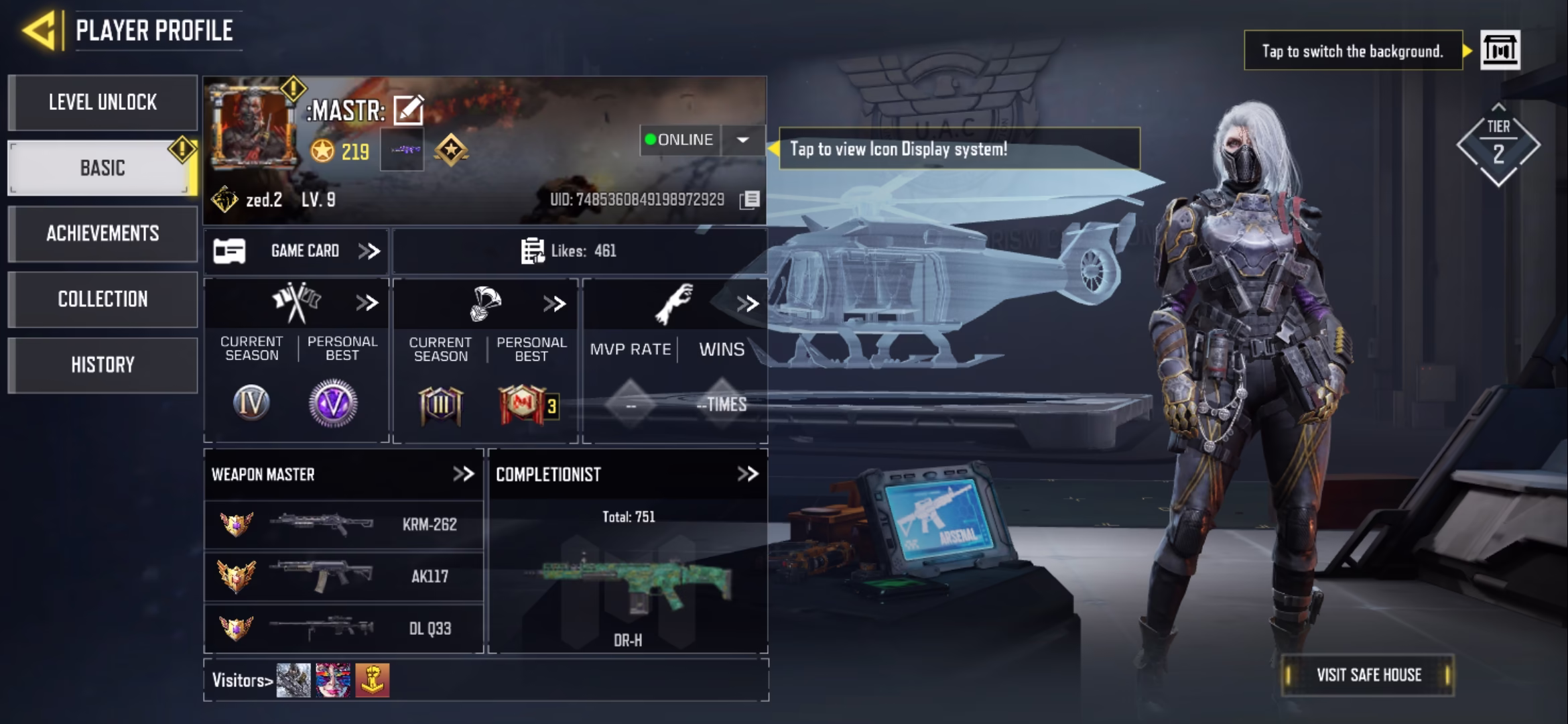Go back using the yellow arrow
This screenshot has width=1568, height=724.
click(39, 30)
